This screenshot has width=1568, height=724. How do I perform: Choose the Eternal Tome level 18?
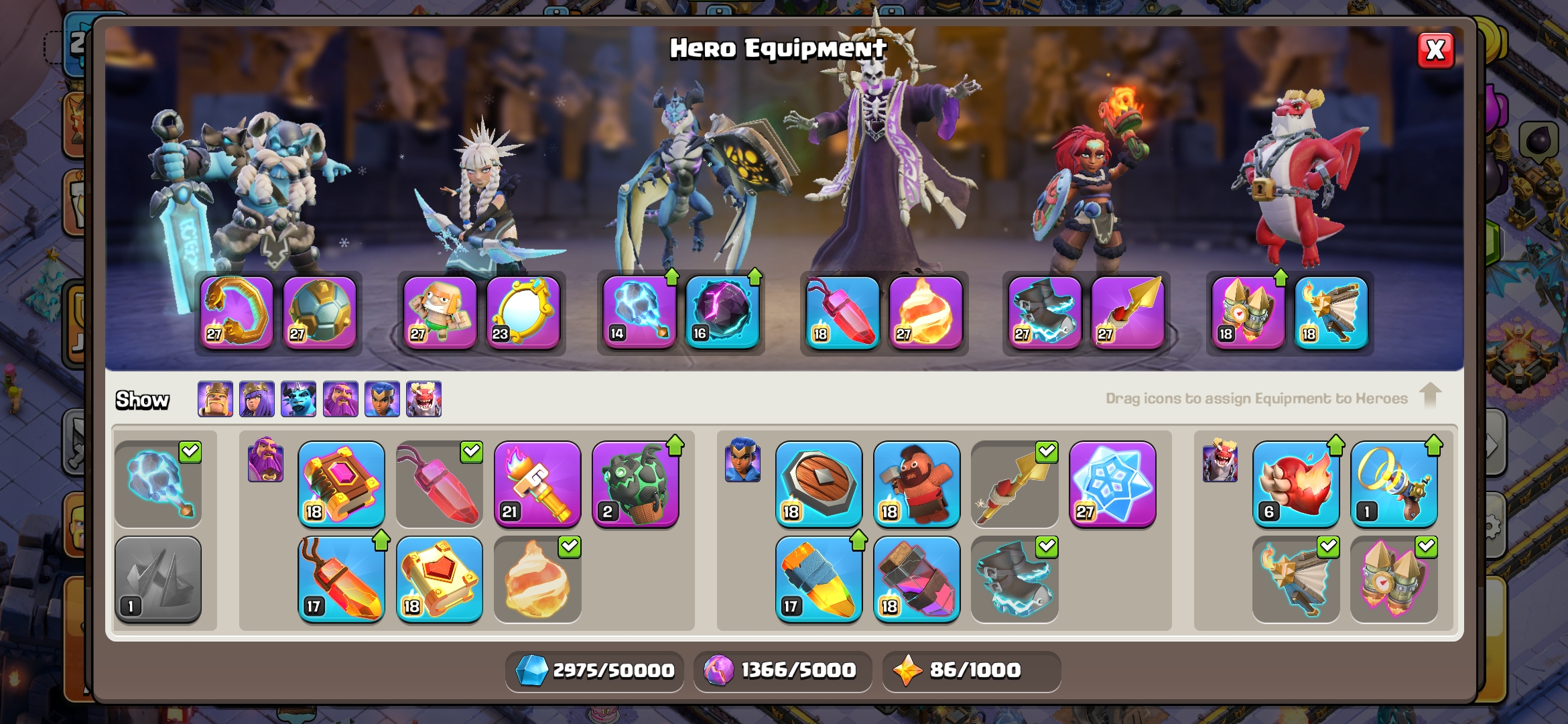click(341, 484)
